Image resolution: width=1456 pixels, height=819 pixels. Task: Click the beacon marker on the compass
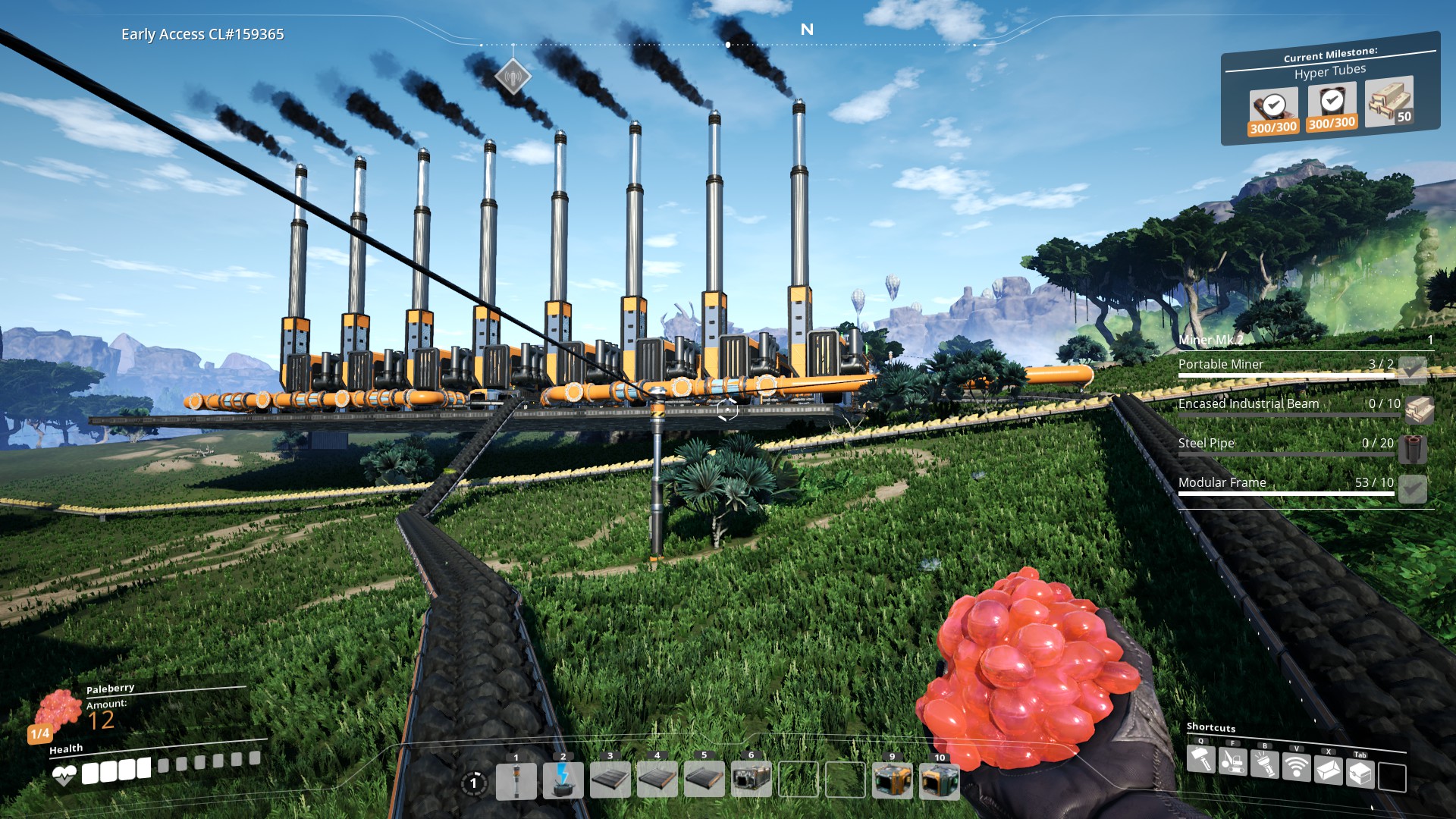point(513,77)
